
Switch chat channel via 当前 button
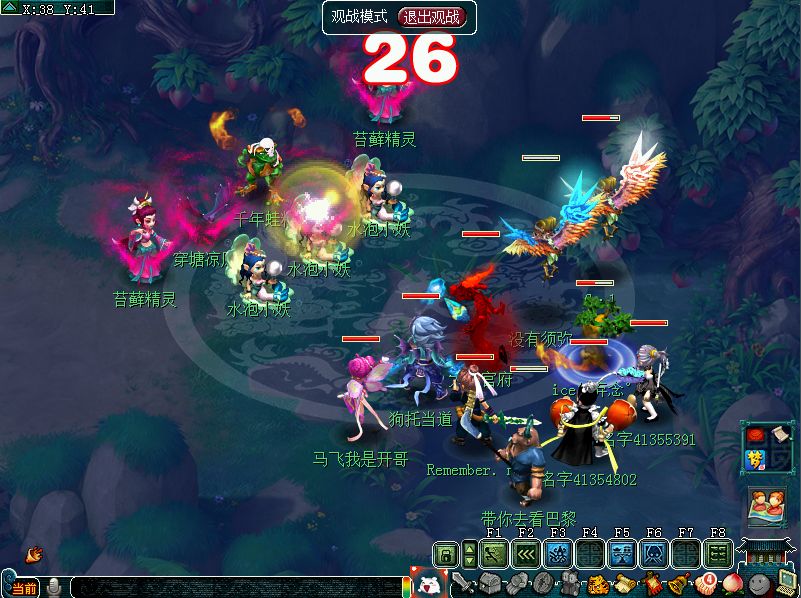24,588
